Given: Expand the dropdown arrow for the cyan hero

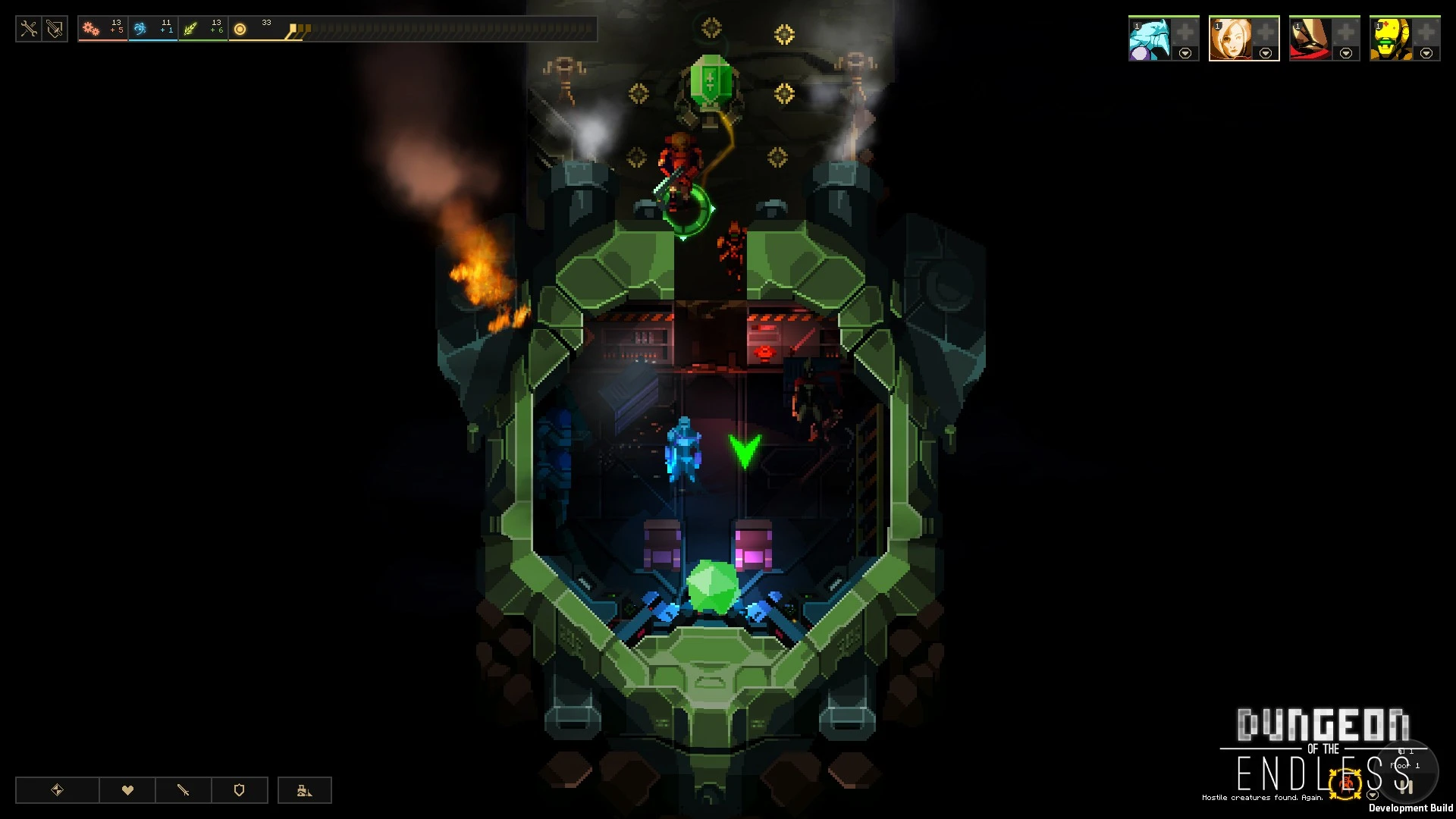Looking at the screenshot, I should pos(1185,54).
